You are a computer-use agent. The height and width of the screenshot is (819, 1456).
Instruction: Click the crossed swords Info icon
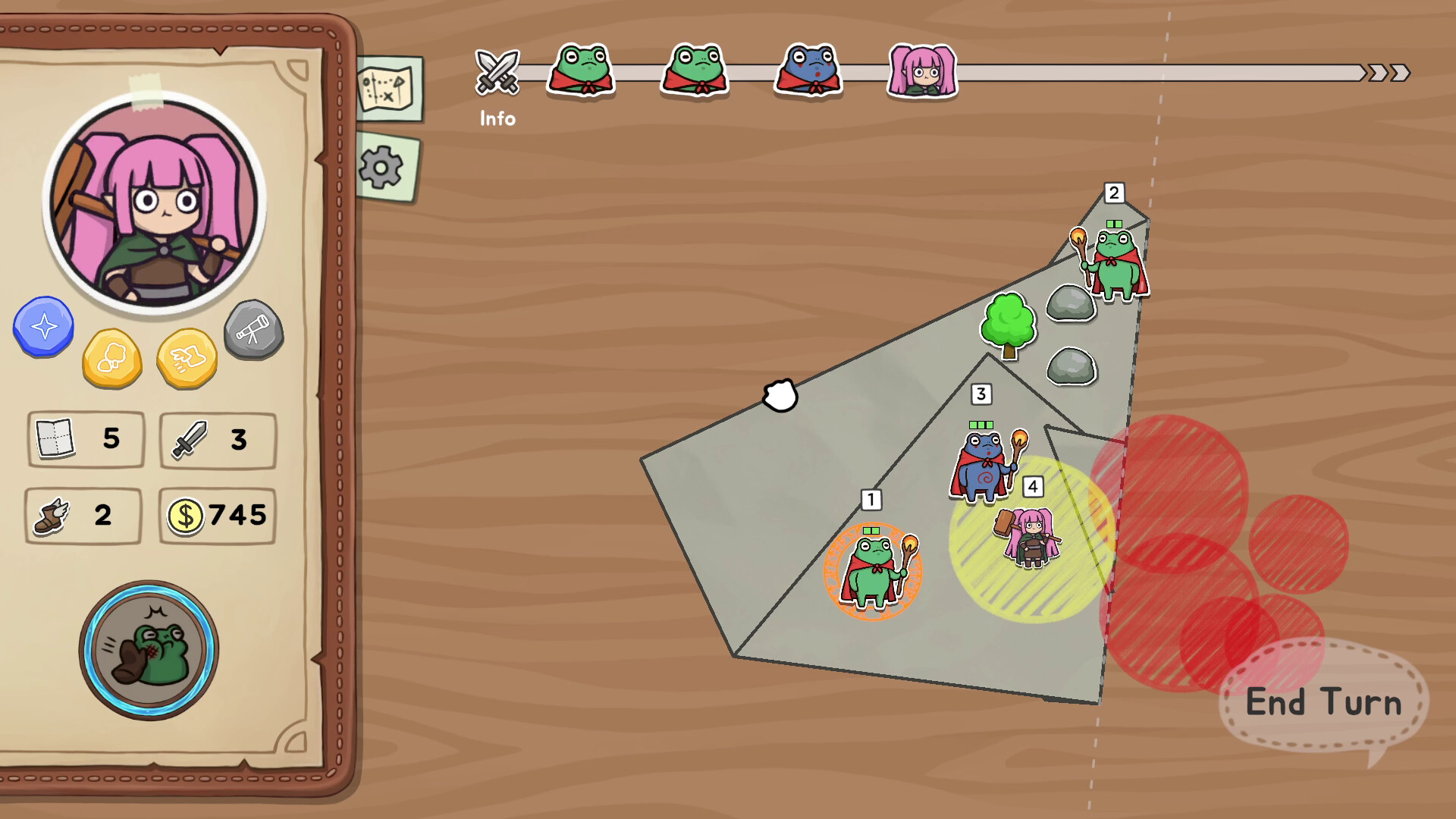[497, 72]
